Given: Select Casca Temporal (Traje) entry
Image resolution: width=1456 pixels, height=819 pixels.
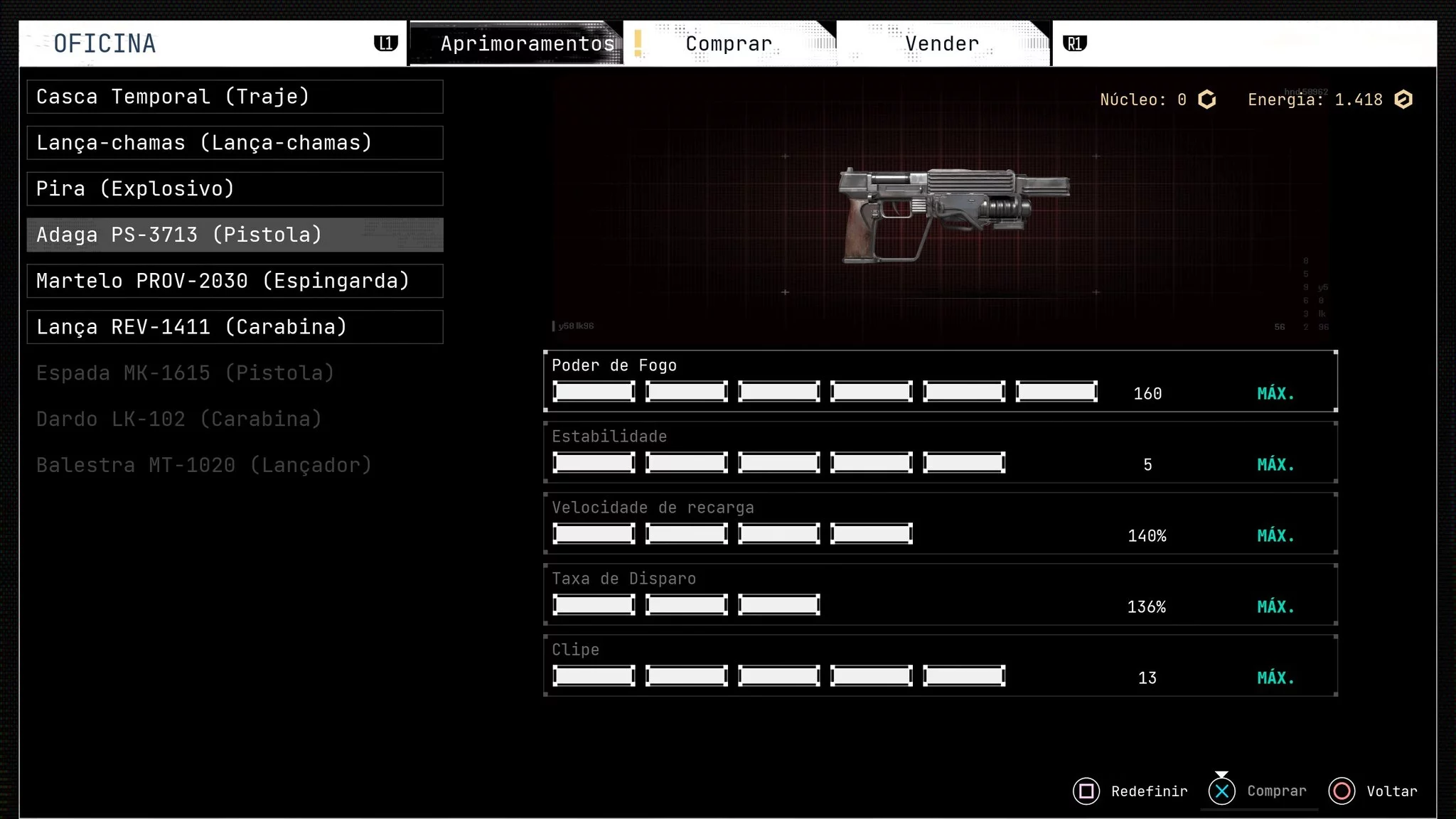Looking at the screenshot, I should (235, 97).
